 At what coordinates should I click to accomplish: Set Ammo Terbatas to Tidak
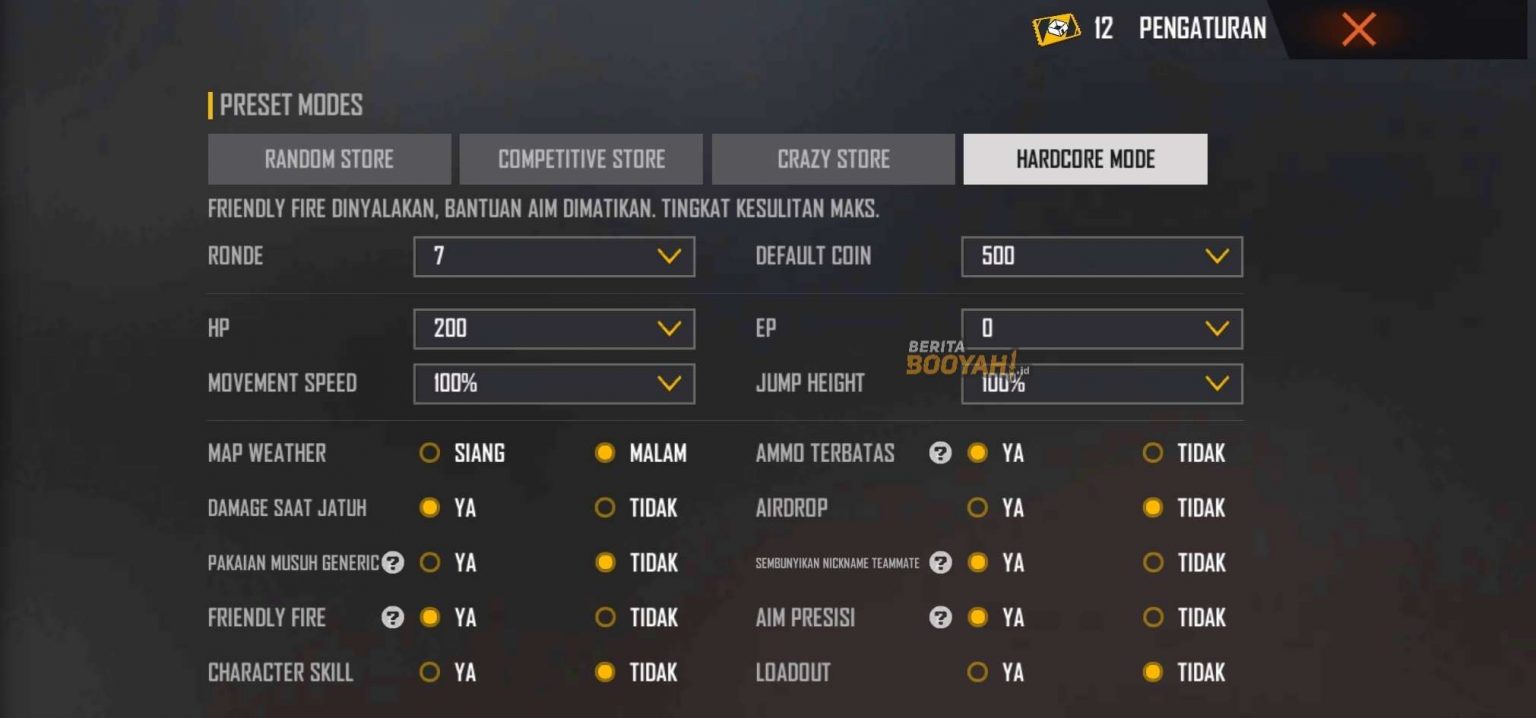pyautogui.click(x=1153, y=453)
